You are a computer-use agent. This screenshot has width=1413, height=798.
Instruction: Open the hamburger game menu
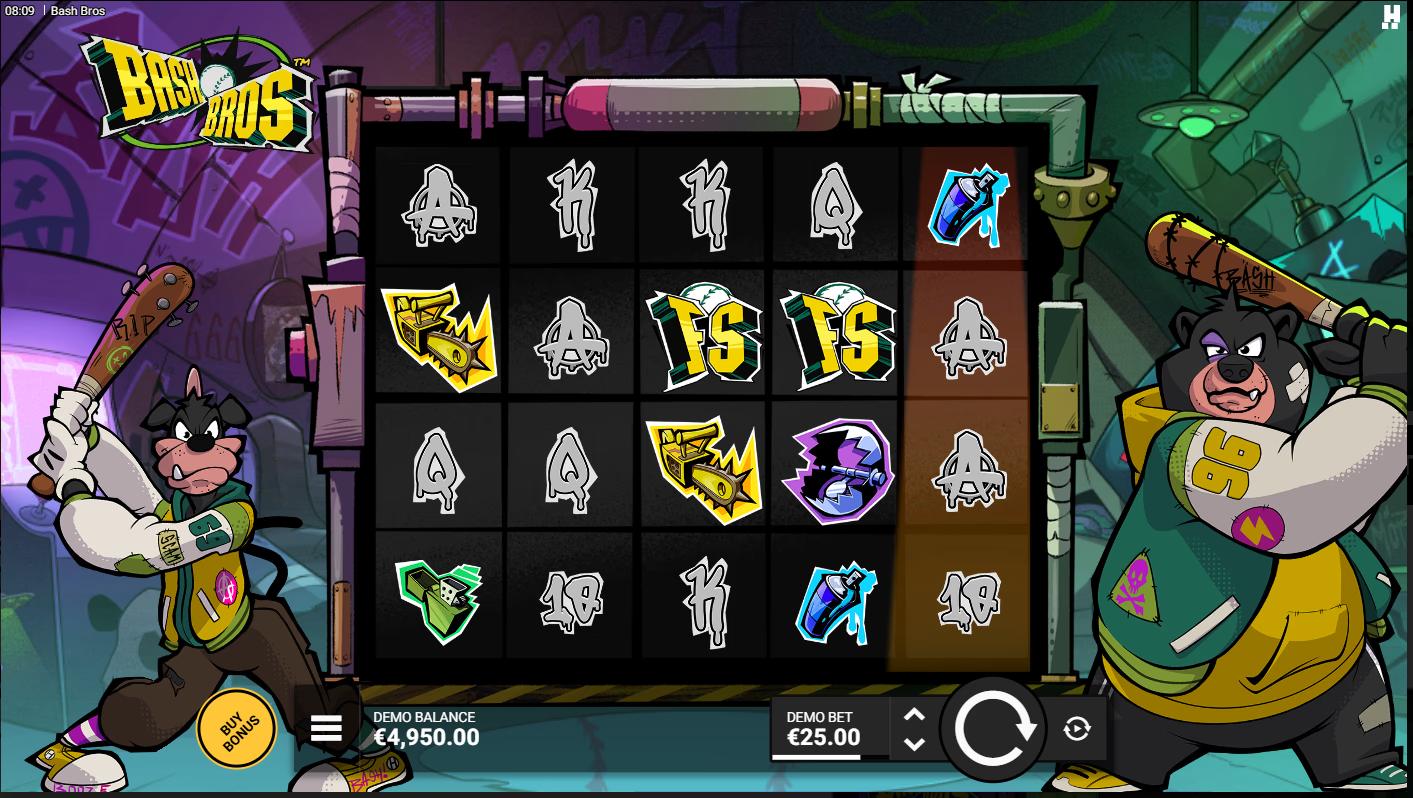pyautogui.click(x=327, y=729)
